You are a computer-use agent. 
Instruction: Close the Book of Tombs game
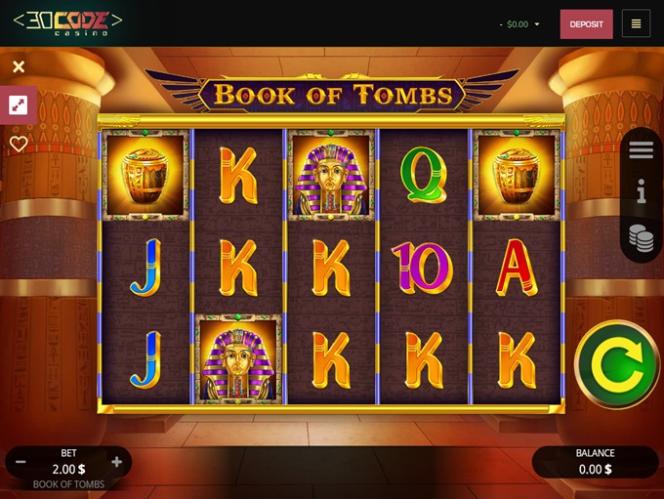point(18,67)
